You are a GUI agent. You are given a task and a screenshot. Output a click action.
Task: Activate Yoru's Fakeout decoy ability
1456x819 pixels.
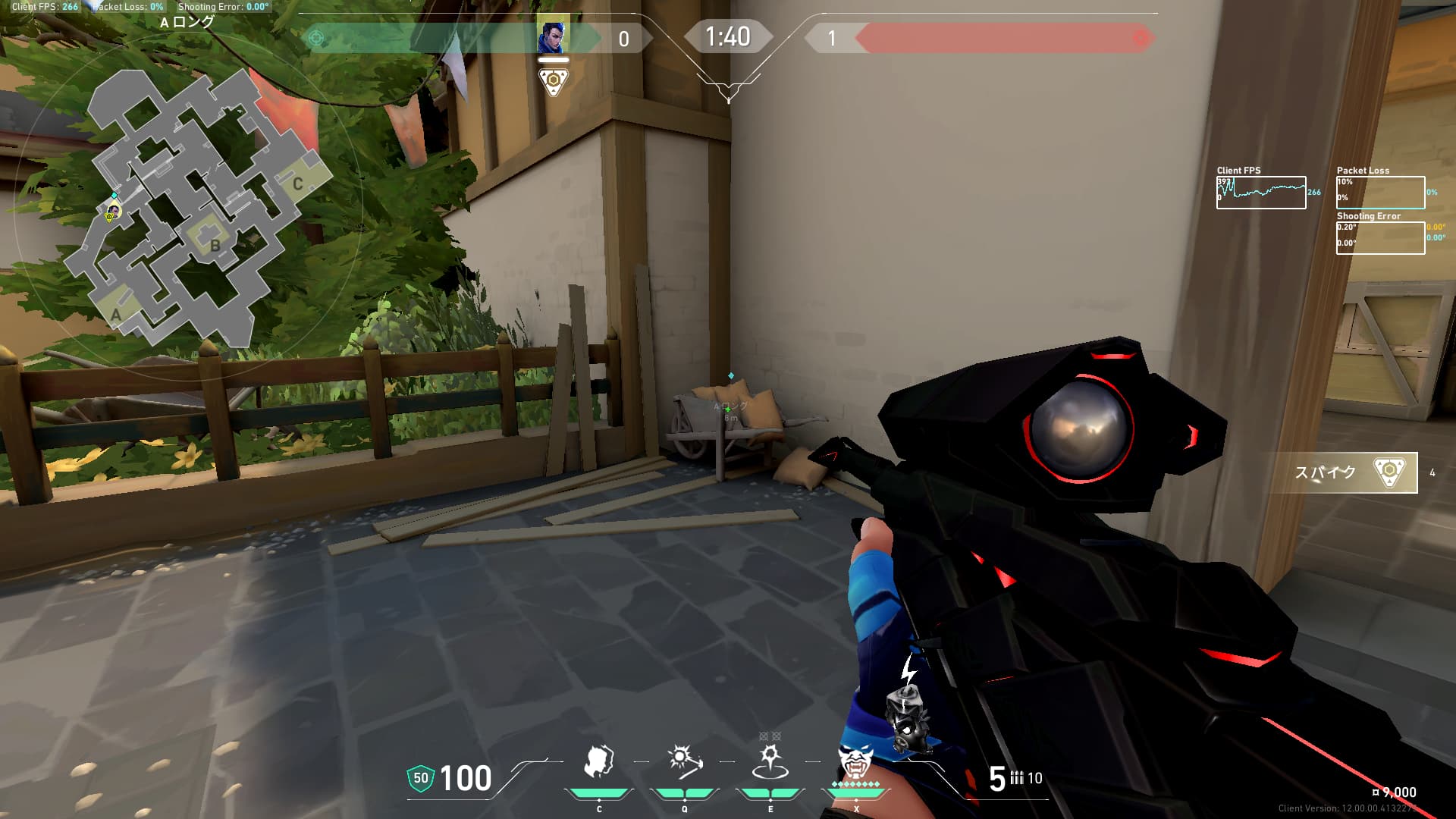click(599, 761)
